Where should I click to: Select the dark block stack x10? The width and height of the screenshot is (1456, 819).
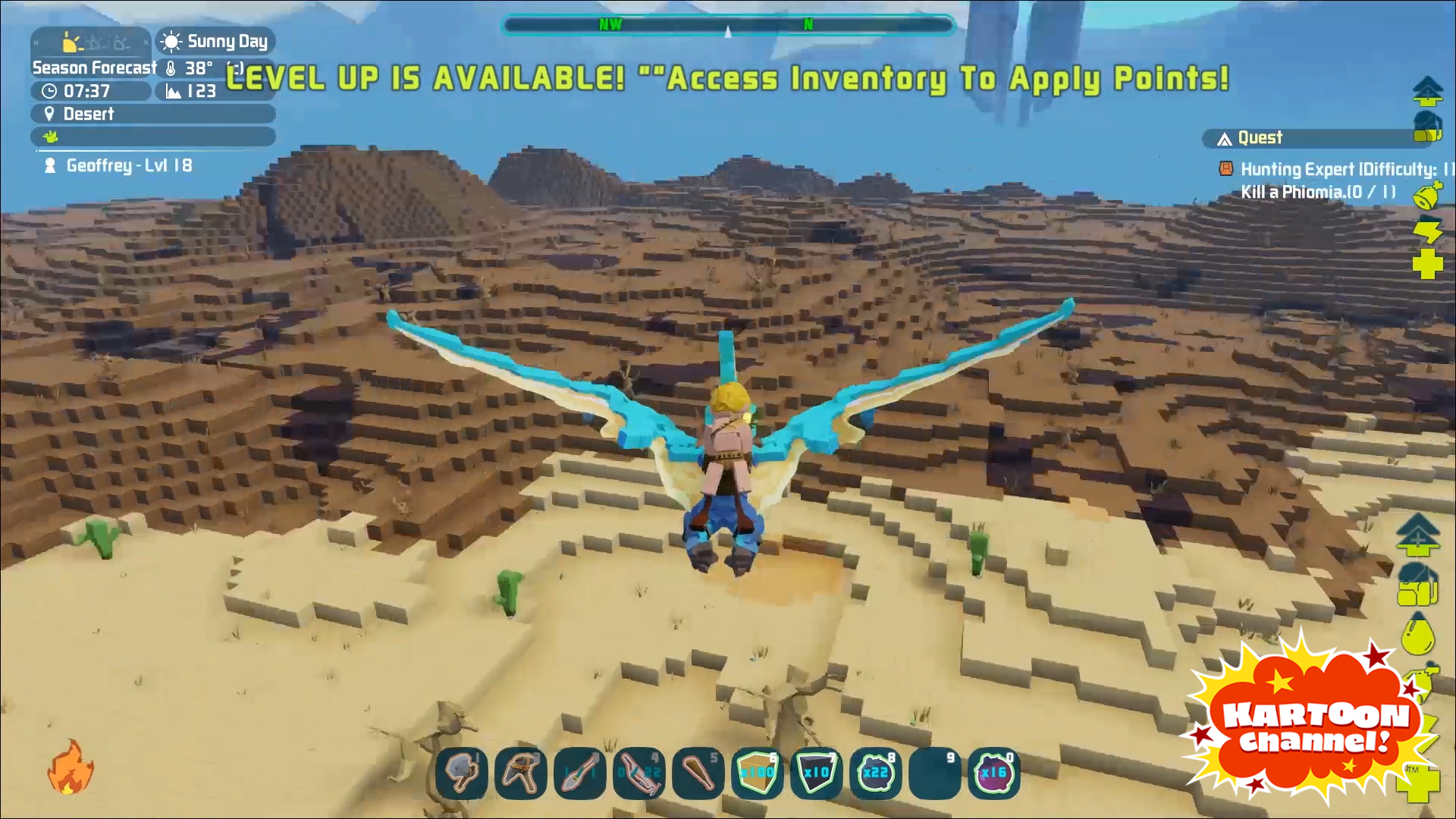point(817,773)
